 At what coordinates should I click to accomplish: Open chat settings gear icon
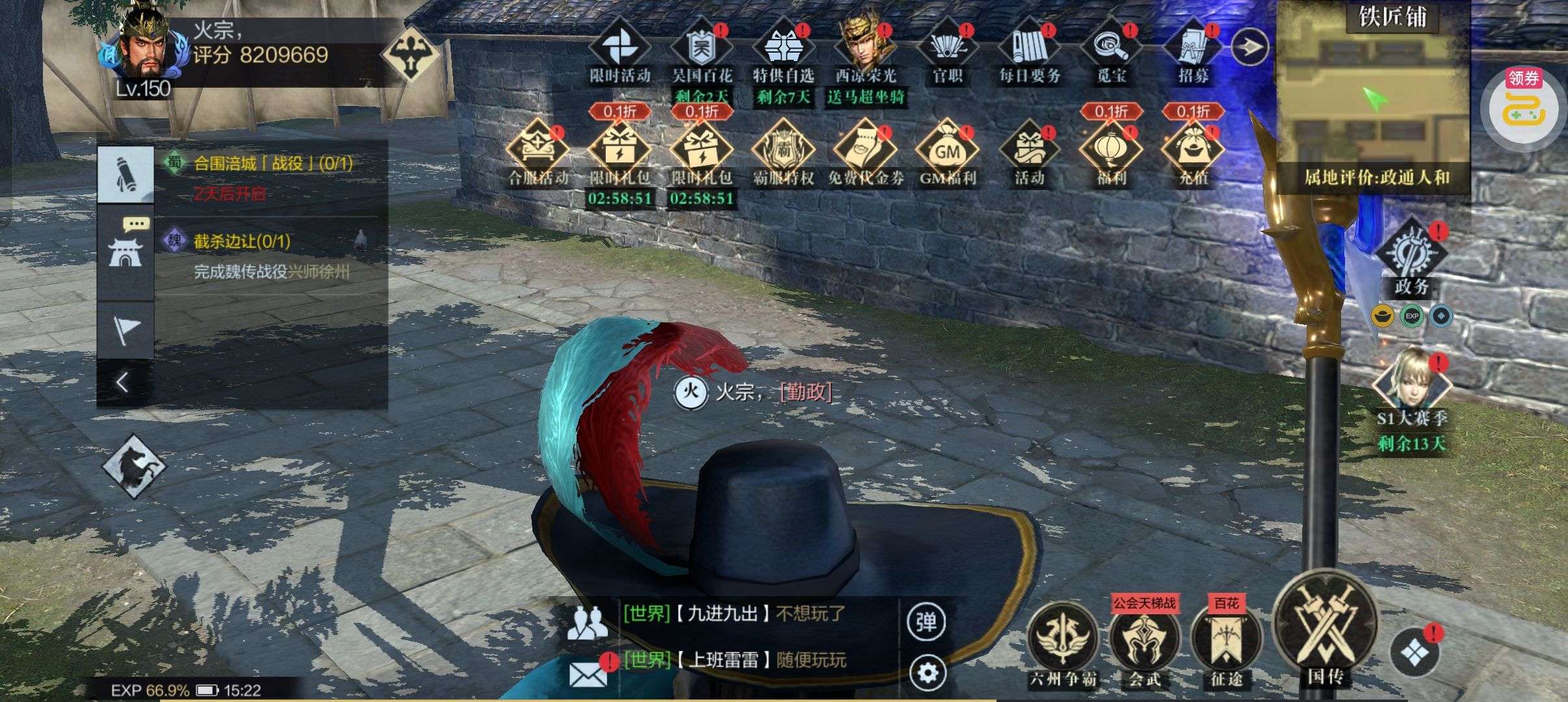(x=926, y=672)
